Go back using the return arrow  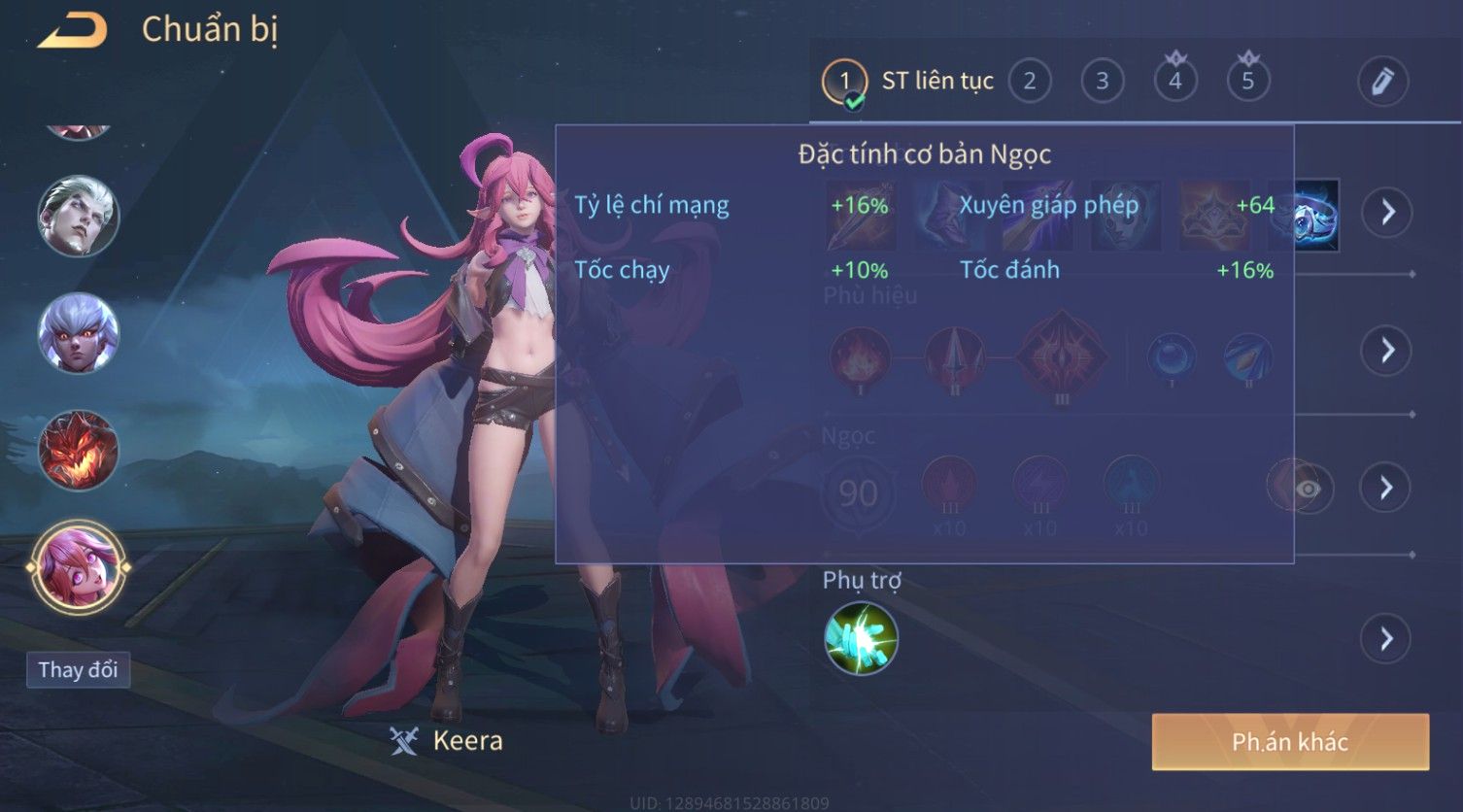click(72, 30)
